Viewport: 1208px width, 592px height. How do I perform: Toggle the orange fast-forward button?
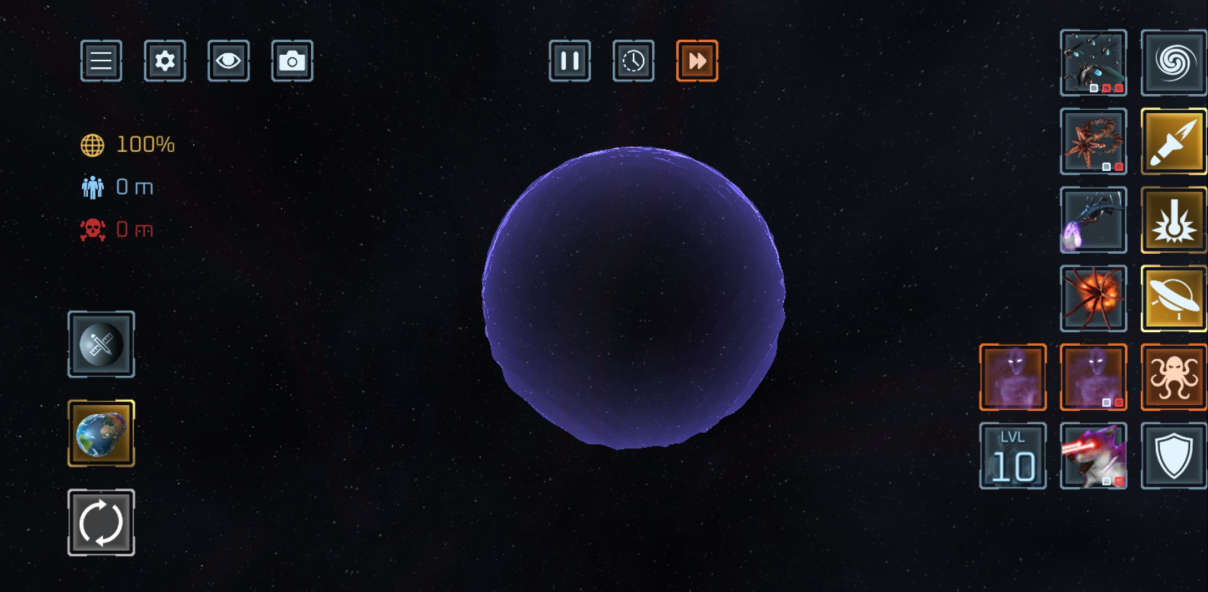pyautogui.click(x=697, y=61)
